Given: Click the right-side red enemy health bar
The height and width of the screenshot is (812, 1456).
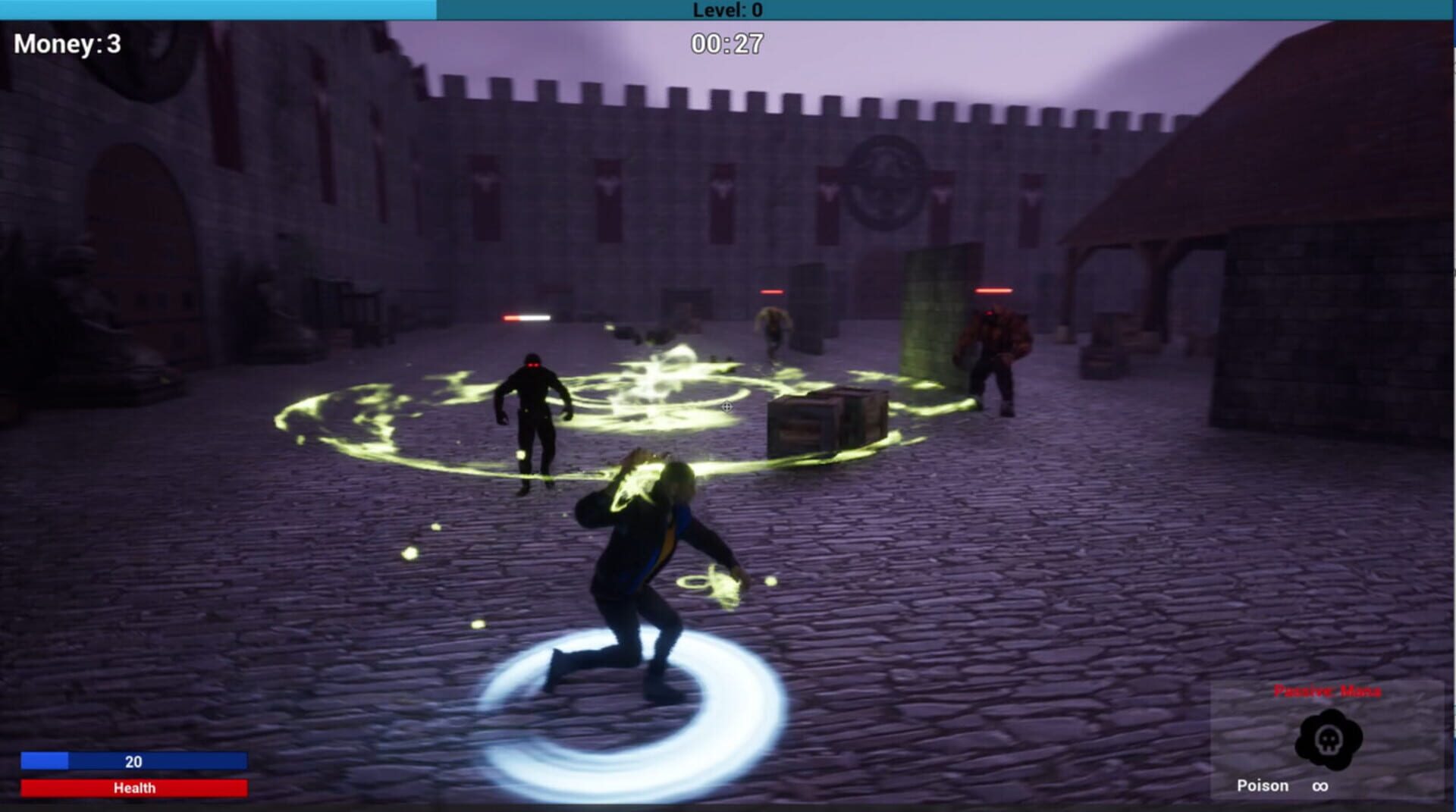Looking at the screenshot, I should pos(993,289).
